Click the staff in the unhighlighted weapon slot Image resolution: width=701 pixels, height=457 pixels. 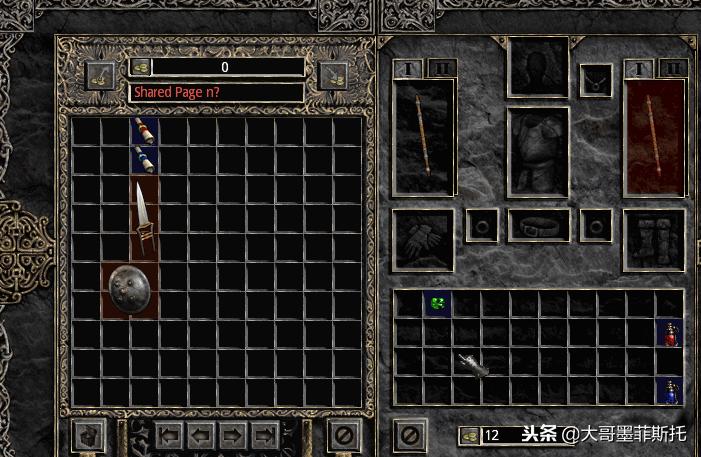click(x=424, y=138)
